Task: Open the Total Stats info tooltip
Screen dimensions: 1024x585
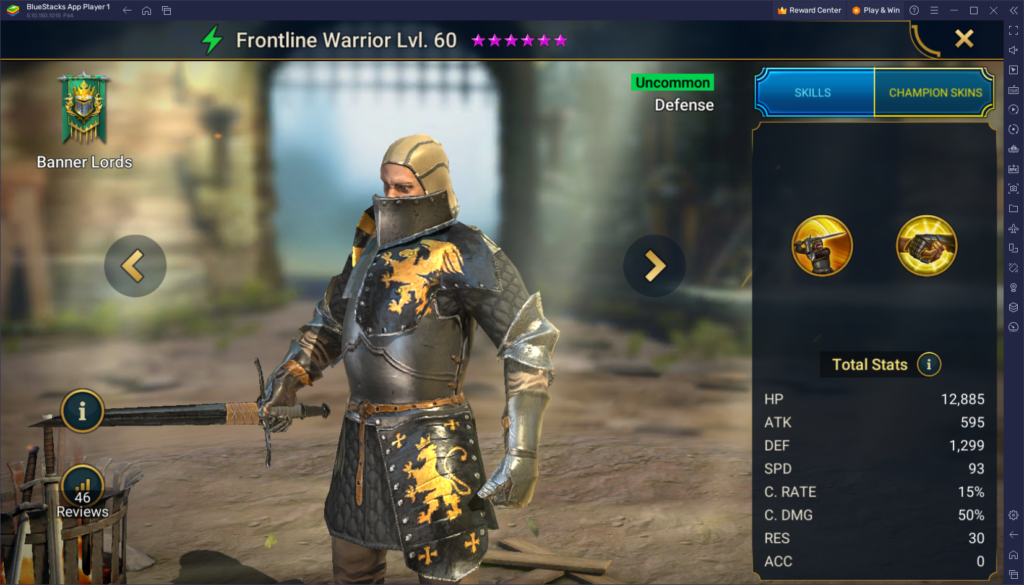Action: 928,364
